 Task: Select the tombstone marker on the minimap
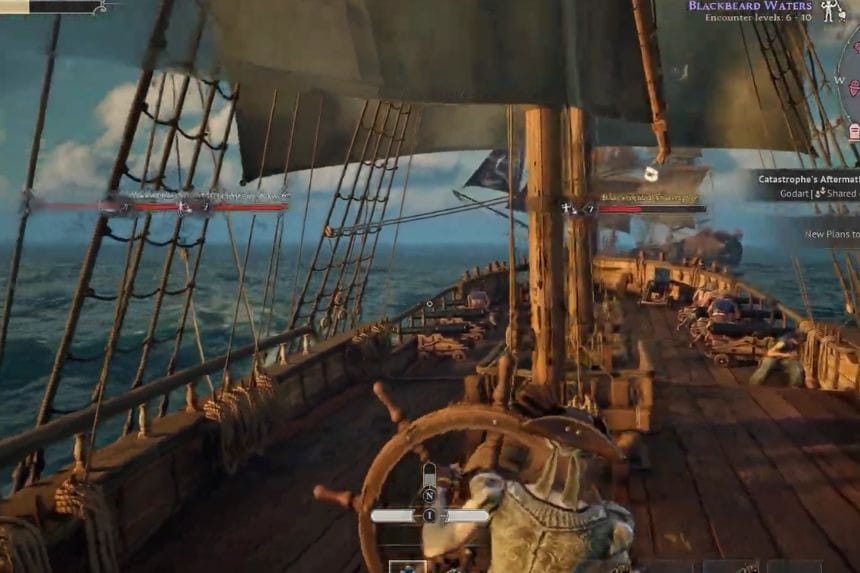pos(854,131)
